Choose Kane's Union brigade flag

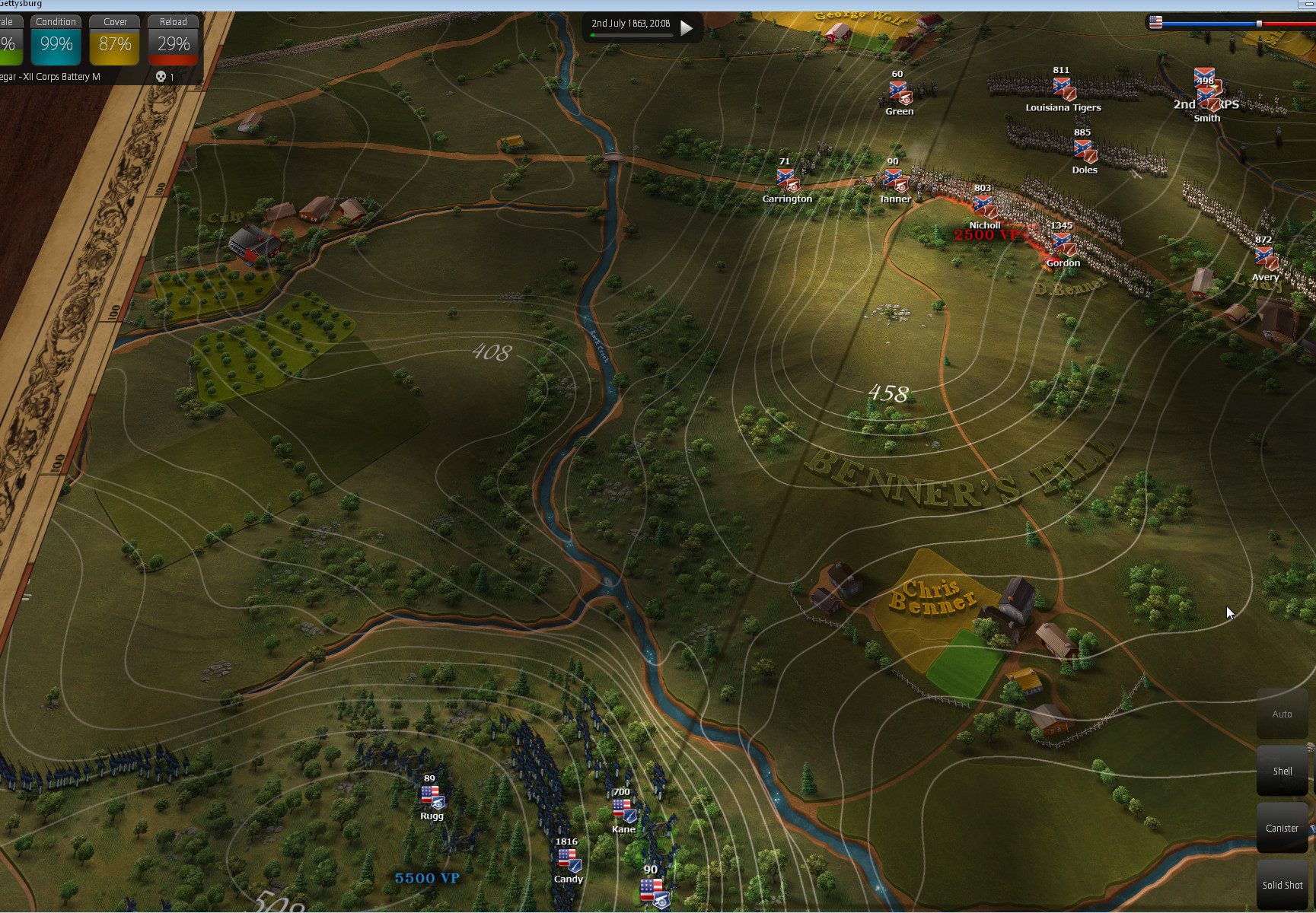(623, 811)
